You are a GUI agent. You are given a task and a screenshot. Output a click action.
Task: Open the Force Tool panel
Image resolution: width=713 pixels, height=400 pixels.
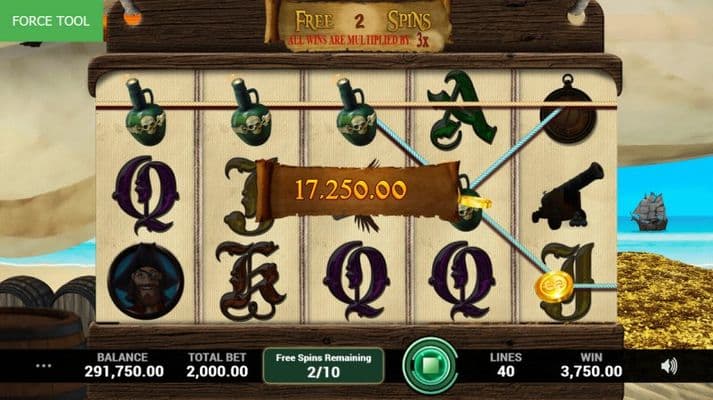[51, 21]
